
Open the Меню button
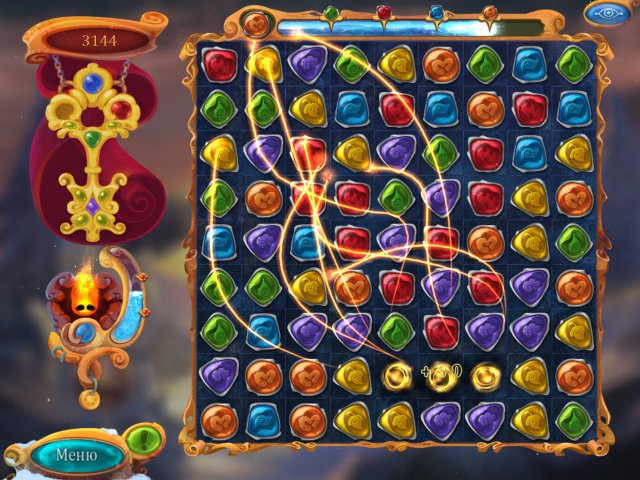(x=76, y=456)
